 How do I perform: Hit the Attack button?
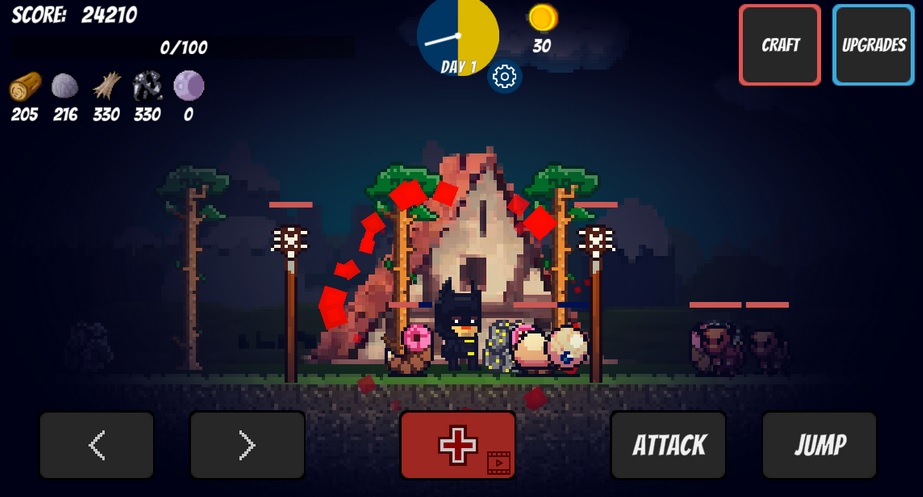(669, 445)
